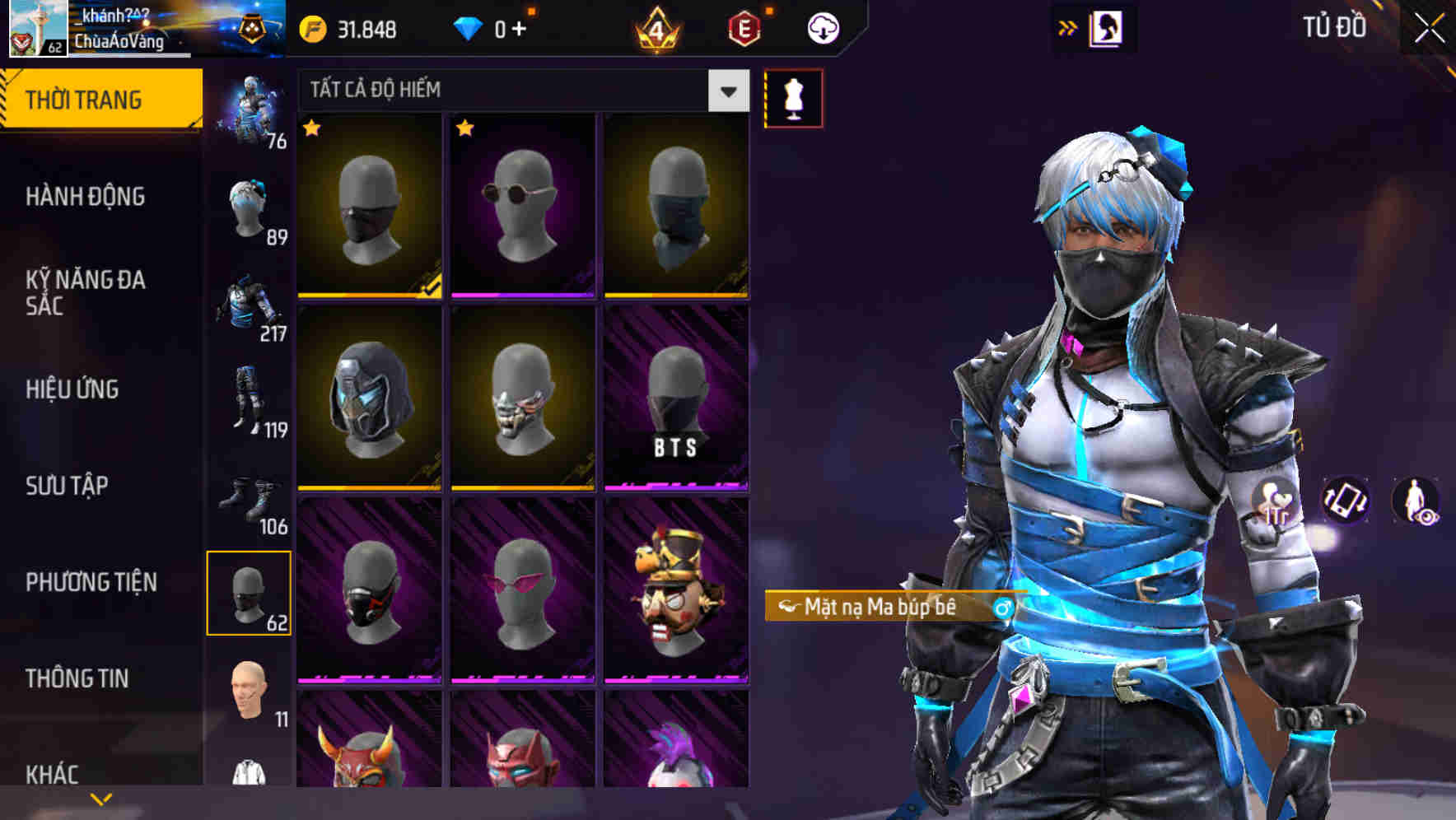
Task: Switch to the HIỆU ỨNG tab
Action: pyautogui.click(x=74, y=389)
